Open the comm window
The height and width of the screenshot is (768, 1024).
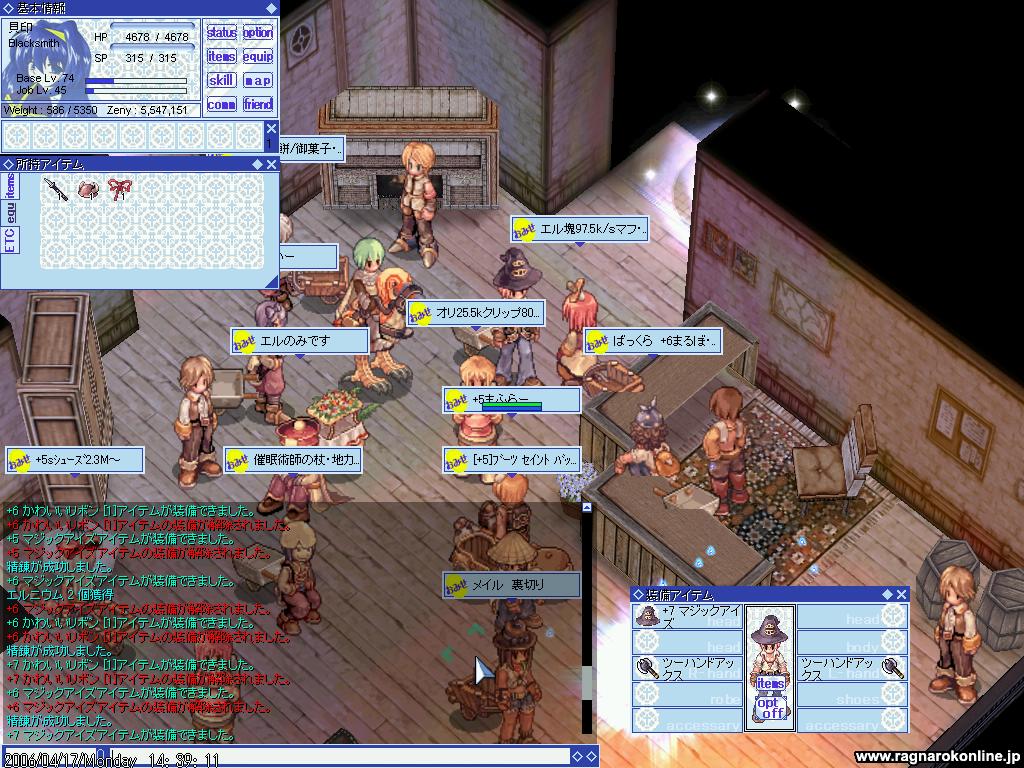[221, 105]
